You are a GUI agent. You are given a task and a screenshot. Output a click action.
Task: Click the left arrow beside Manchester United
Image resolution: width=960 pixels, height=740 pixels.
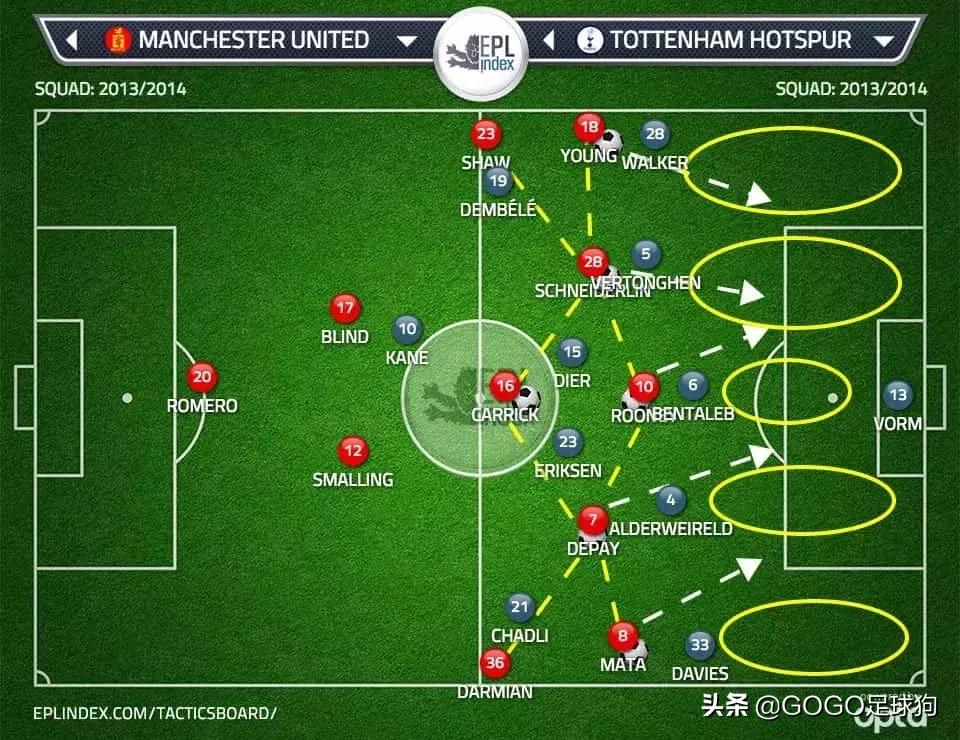click(x=72, y=41)
